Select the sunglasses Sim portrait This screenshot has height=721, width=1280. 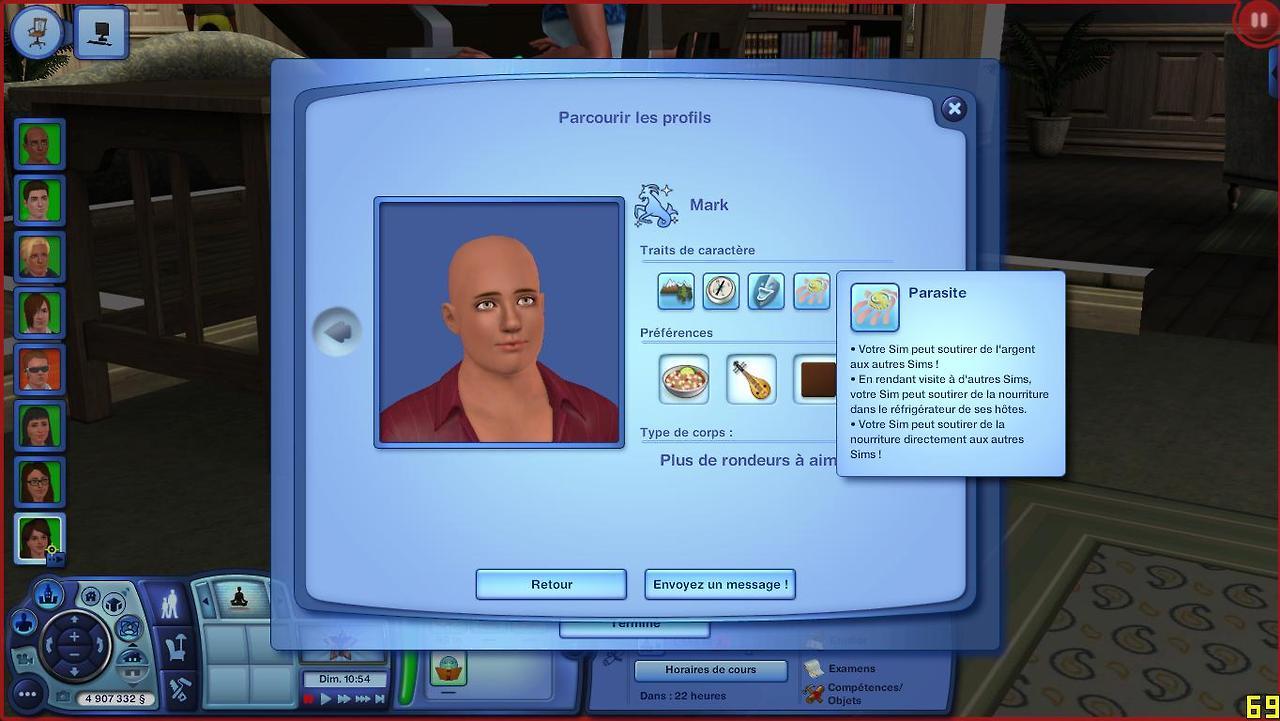coord(40,369)
